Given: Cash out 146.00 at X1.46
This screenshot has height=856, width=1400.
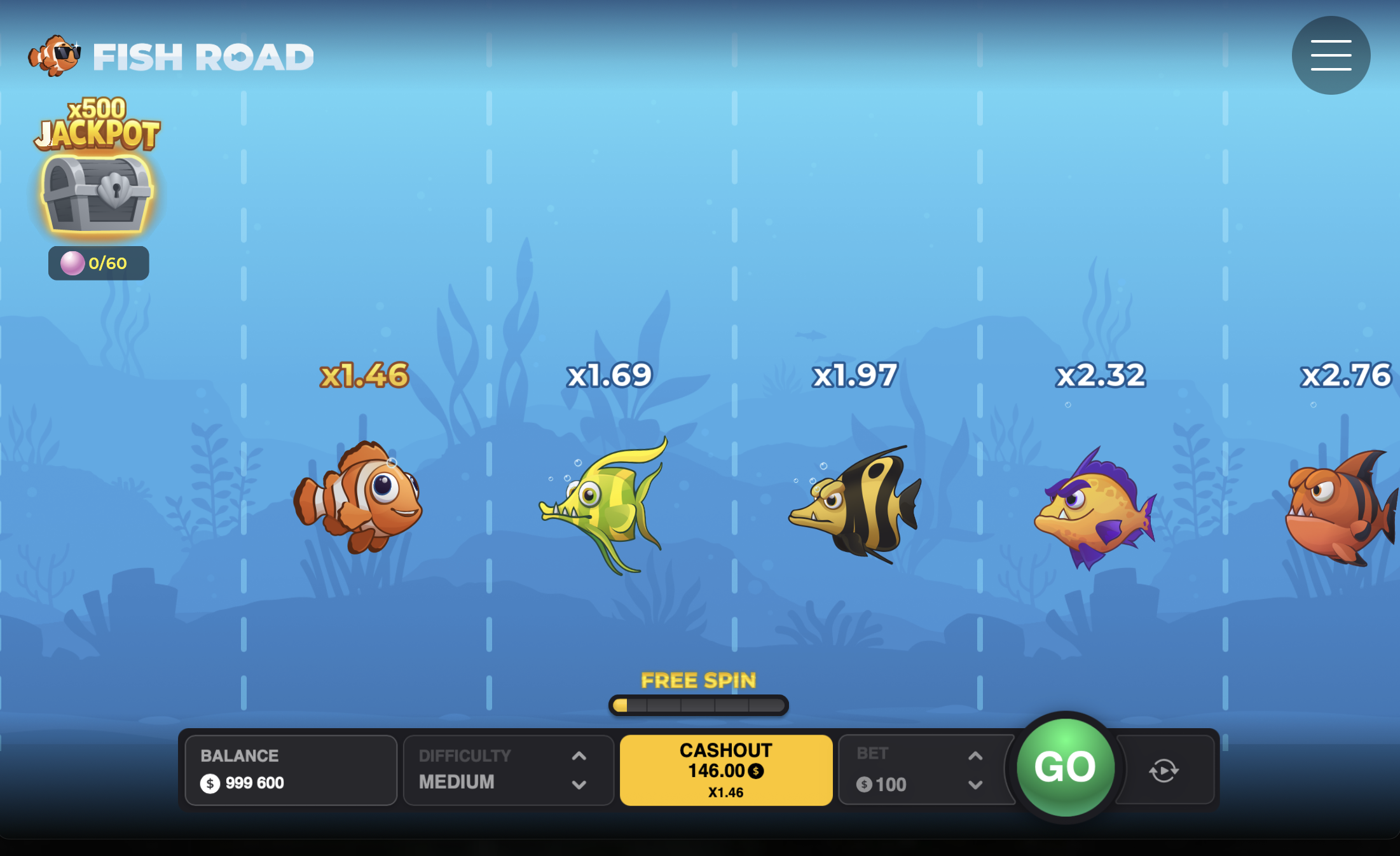Looking at the screenshot, I should point(725,770).
